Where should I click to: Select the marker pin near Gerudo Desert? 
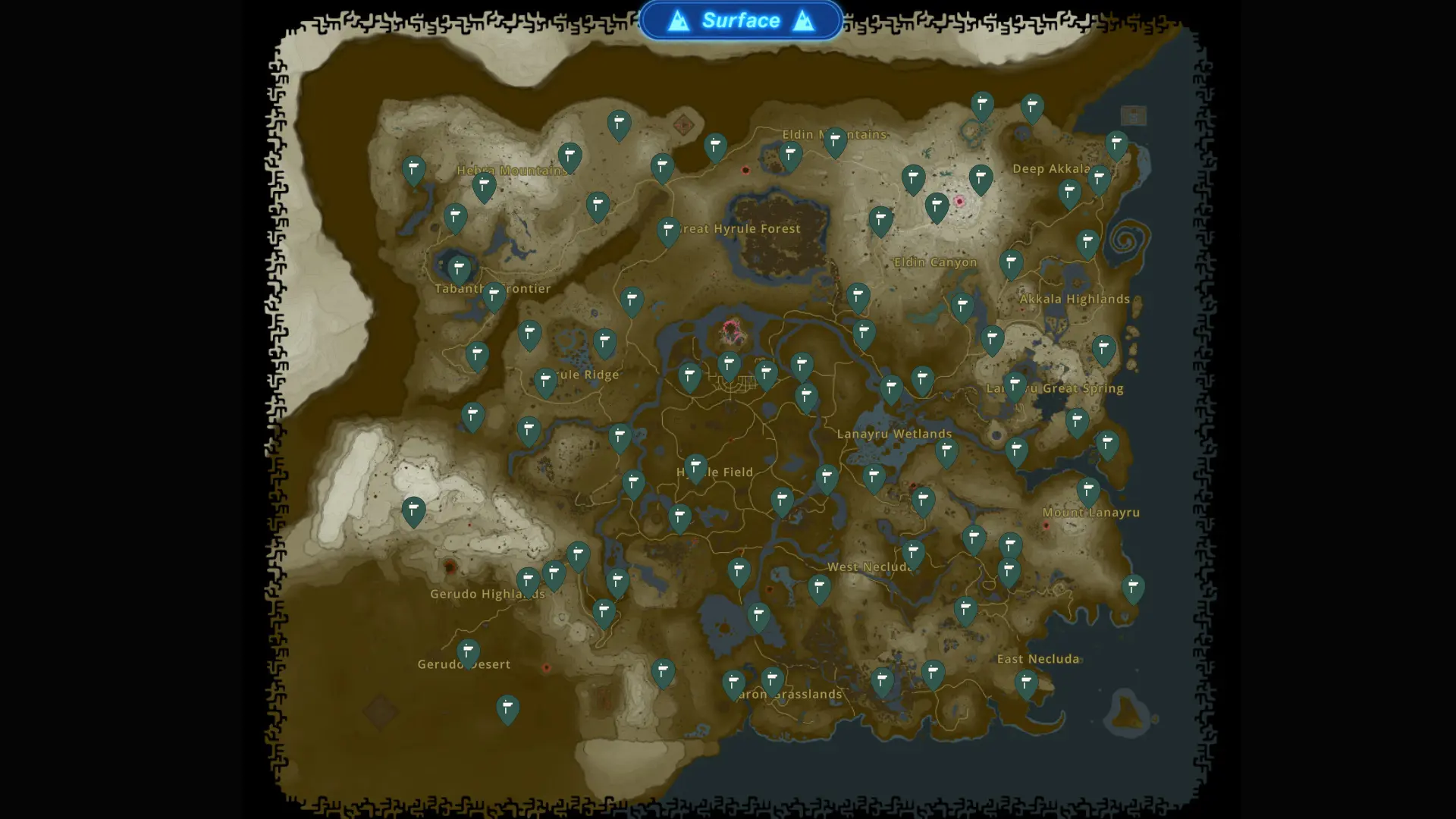tap(468, 651)
